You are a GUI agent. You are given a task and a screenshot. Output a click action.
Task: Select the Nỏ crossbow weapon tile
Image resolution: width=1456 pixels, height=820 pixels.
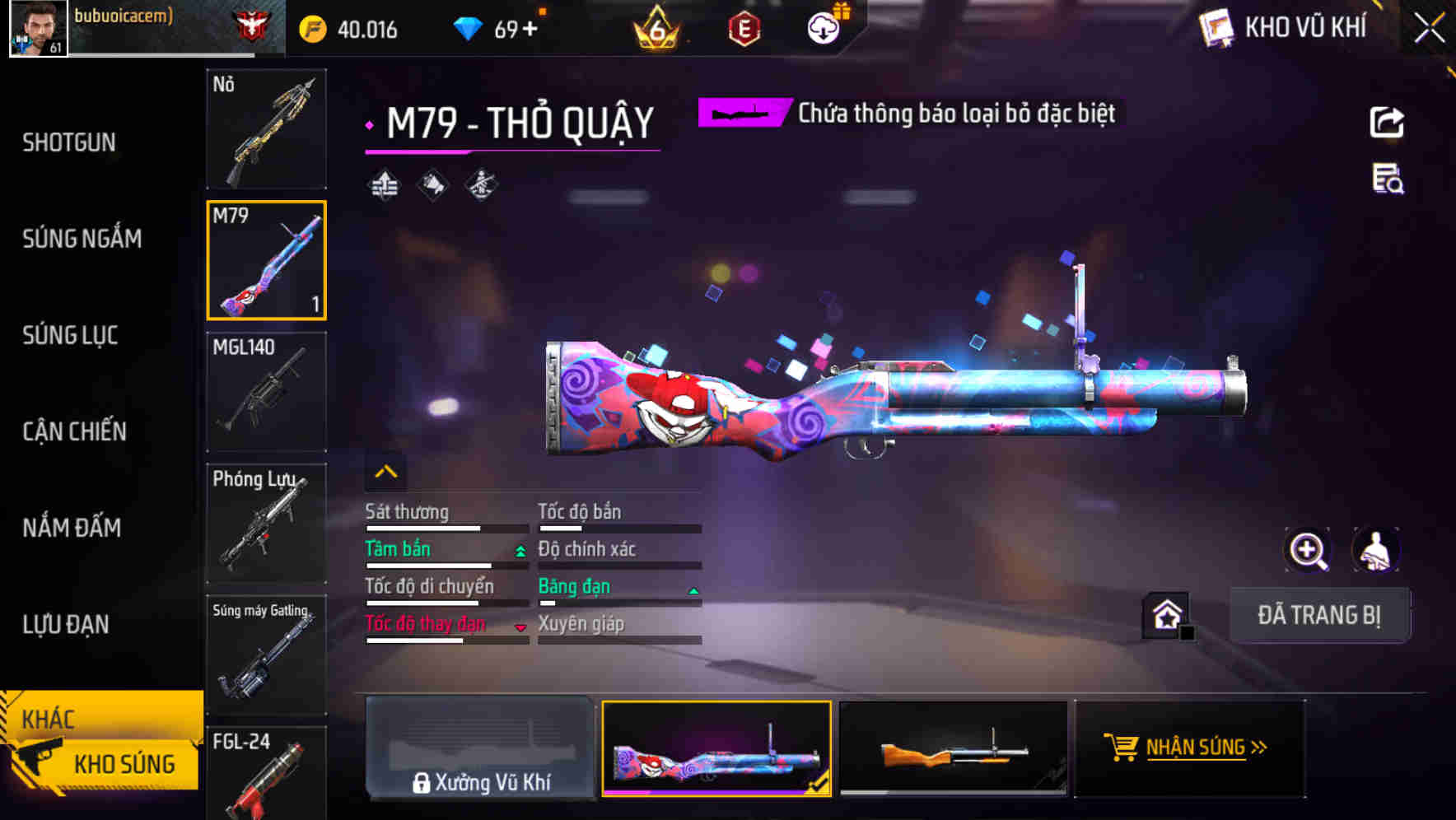point(266,129)
